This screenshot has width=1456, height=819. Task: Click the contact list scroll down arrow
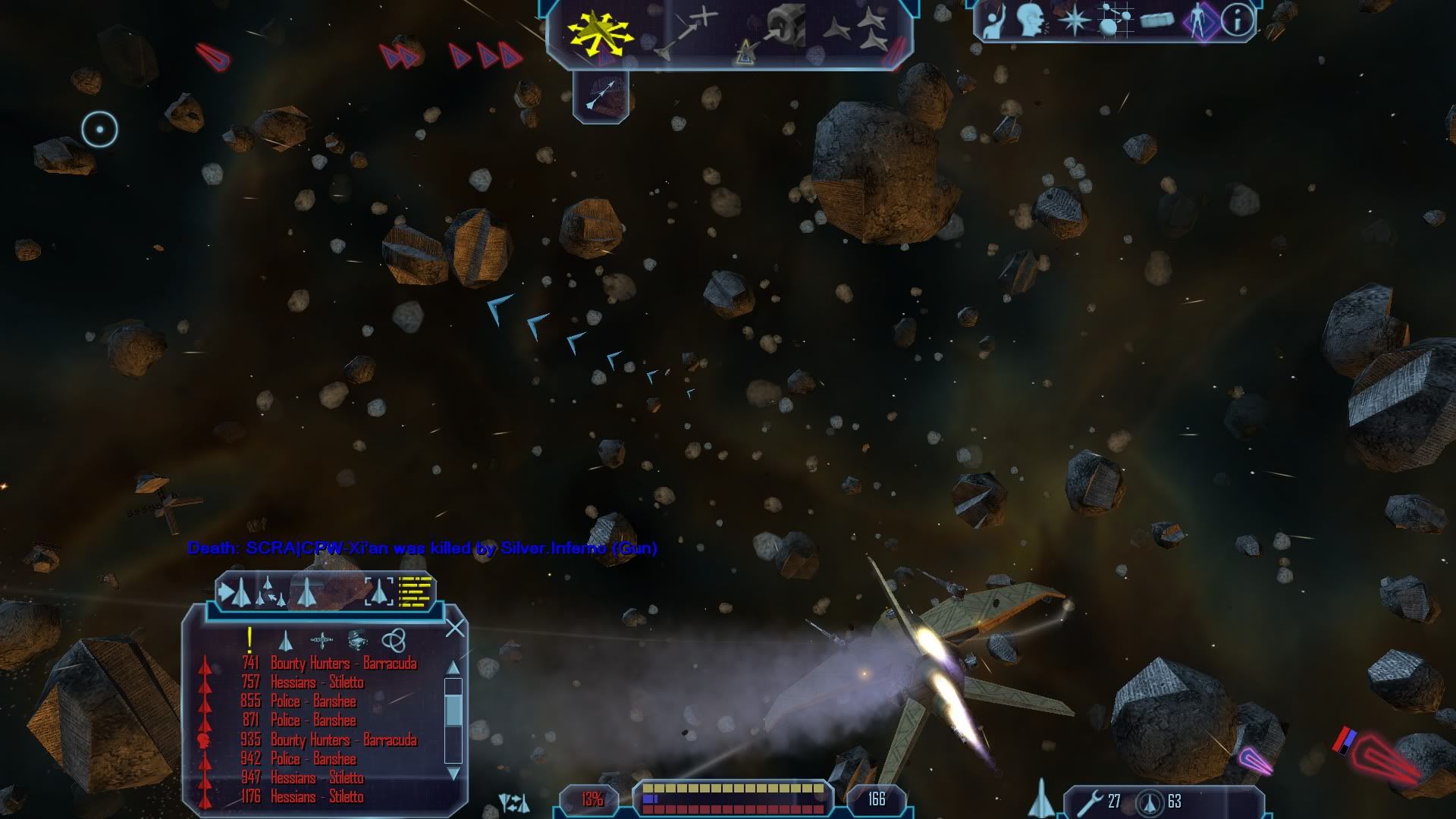point(453,774)
